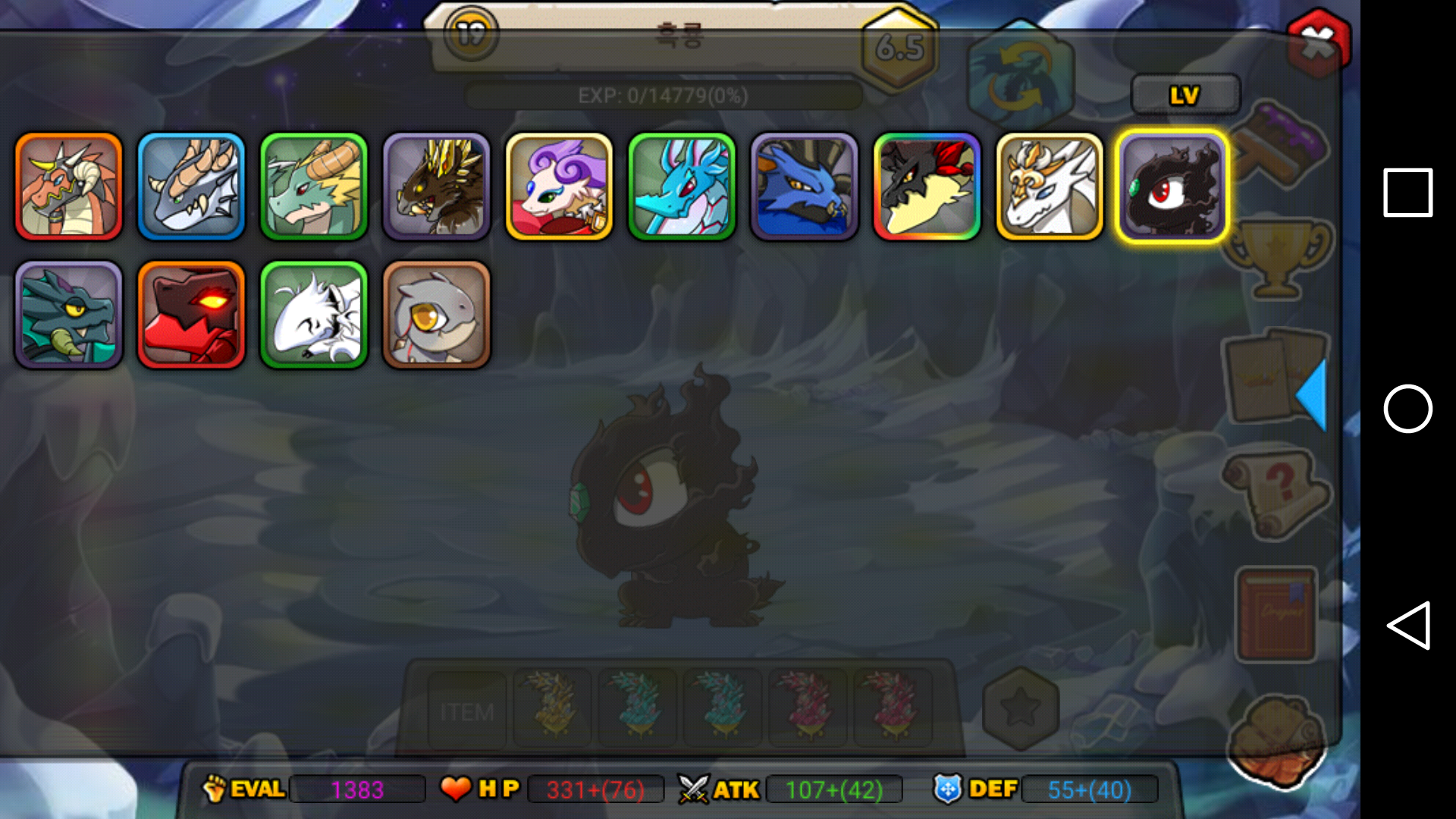Select the gray baby dragon in brown frame
The image size is (1456, 819).
[437, 315]
